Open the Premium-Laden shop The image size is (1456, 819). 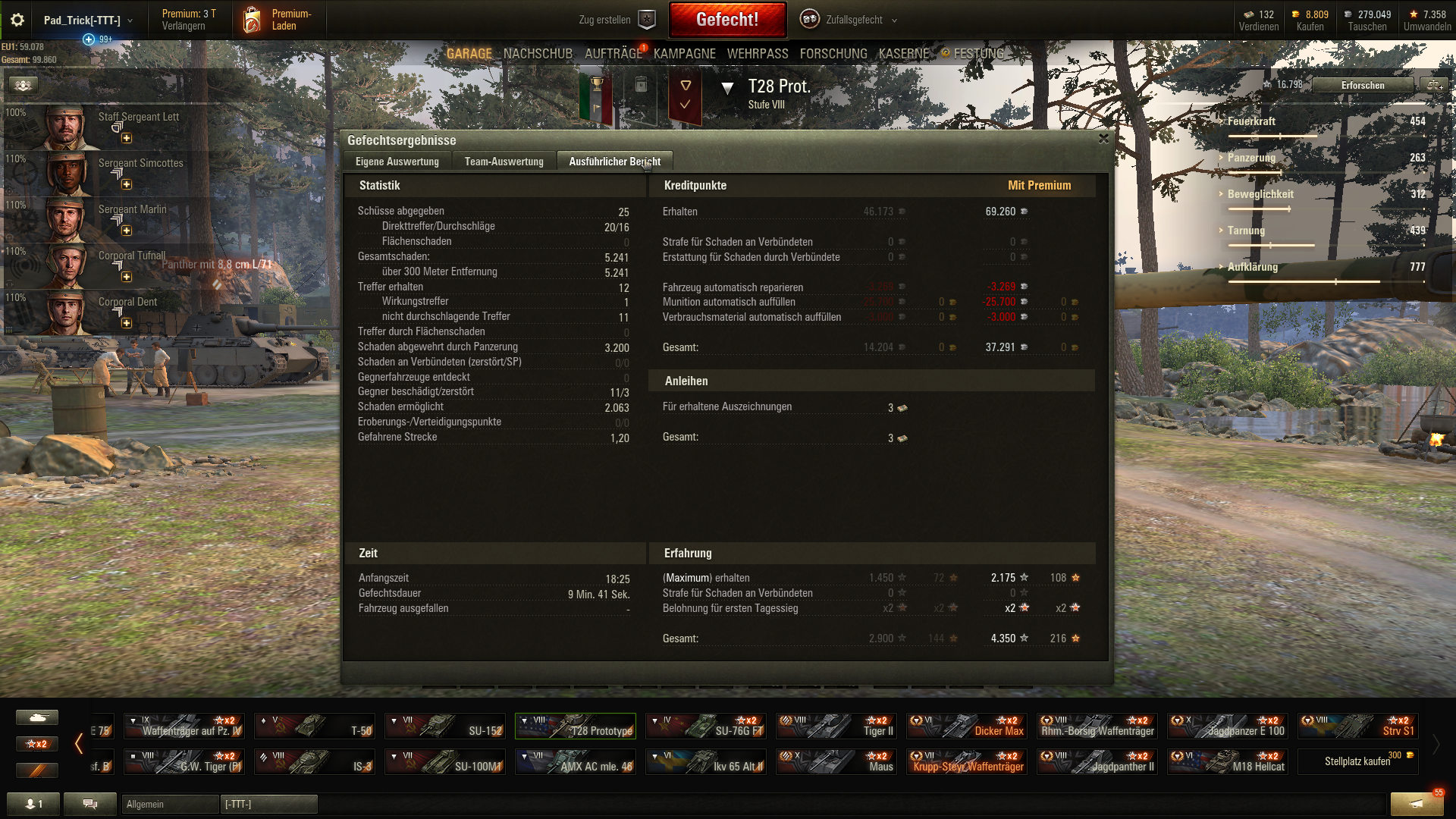click(278, 20)
